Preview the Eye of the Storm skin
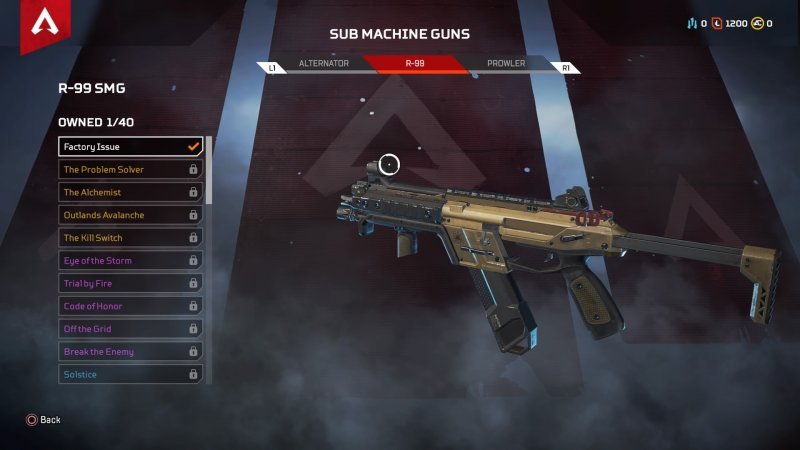The width and height of the screenshot is (800, 450). (x=130, y=261)
